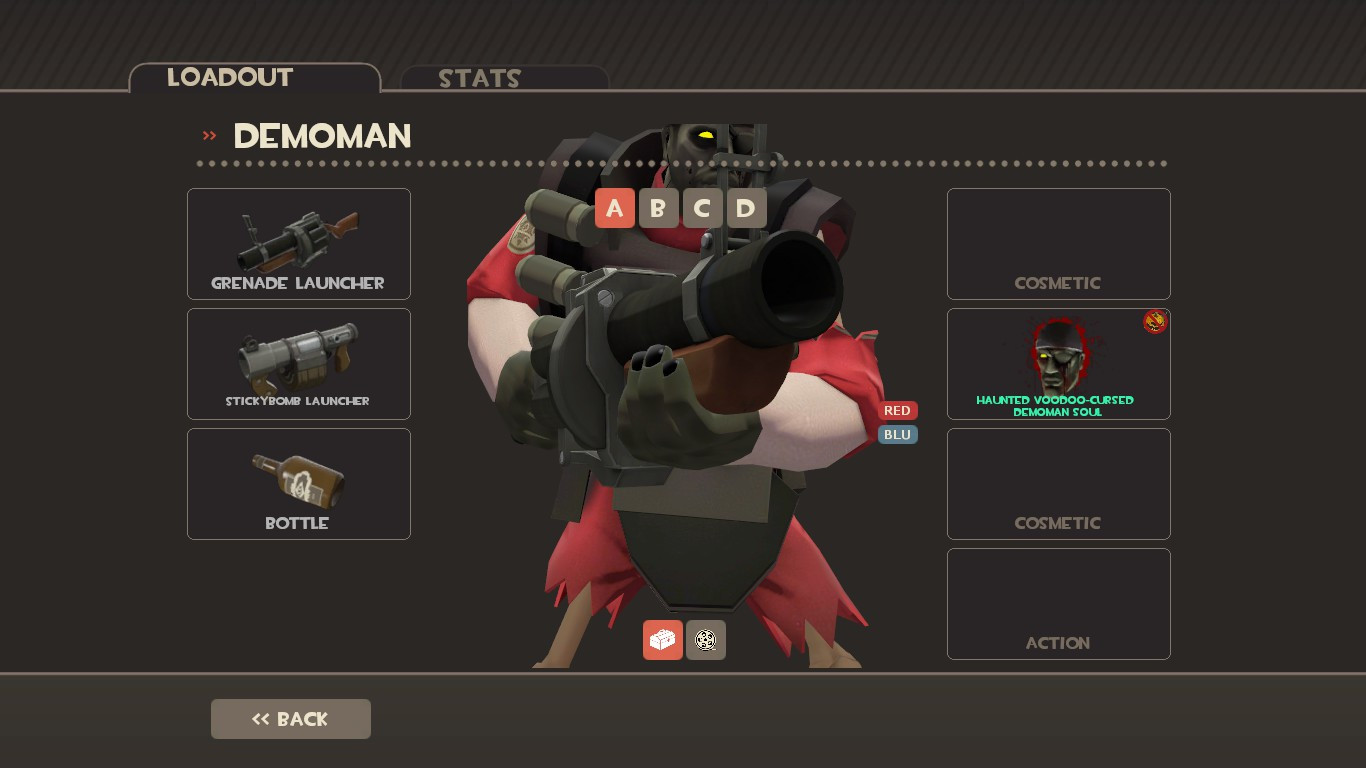Click the film reel taunt loadout icon

point(705,640)
